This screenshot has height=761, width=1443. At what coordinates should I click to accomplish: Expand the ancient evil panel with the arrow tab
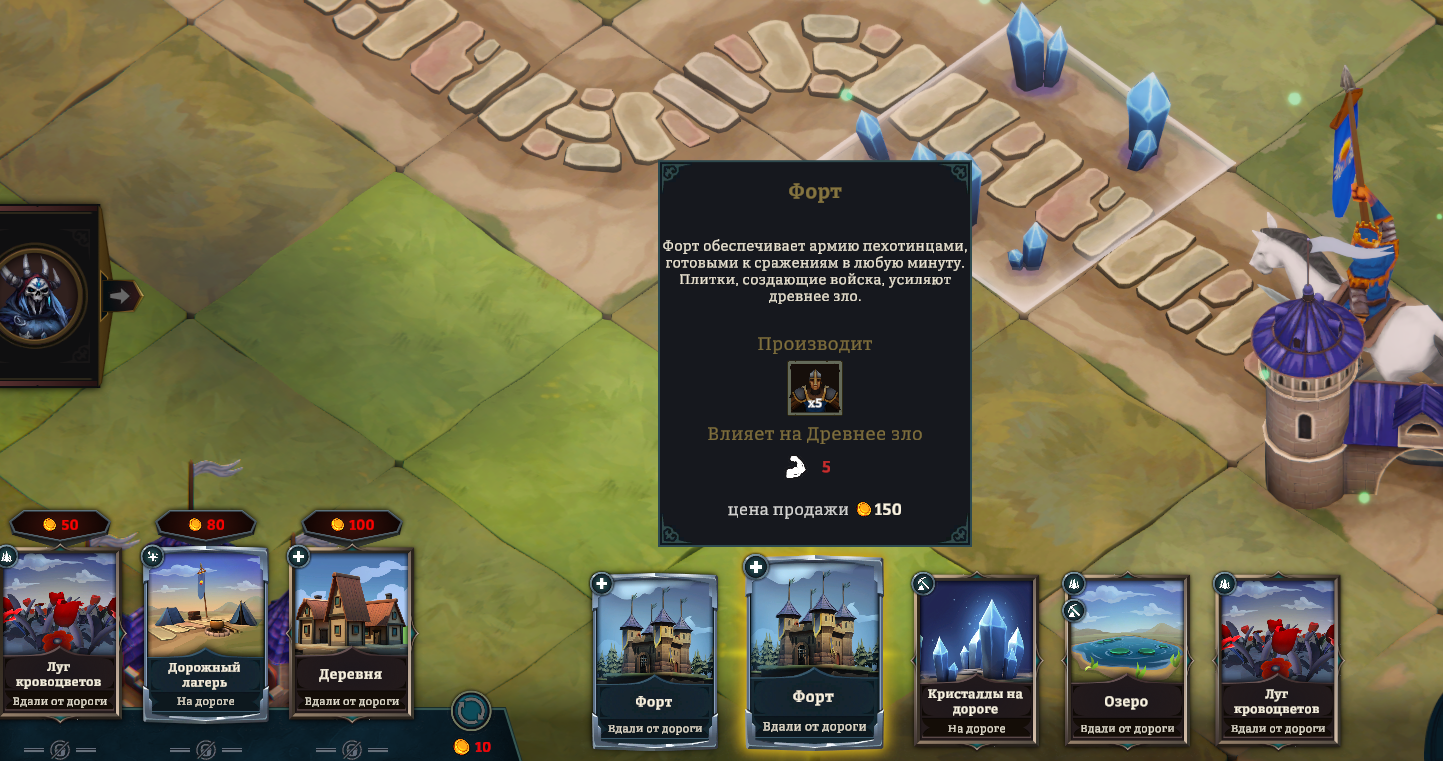click(x=121, y=296)
